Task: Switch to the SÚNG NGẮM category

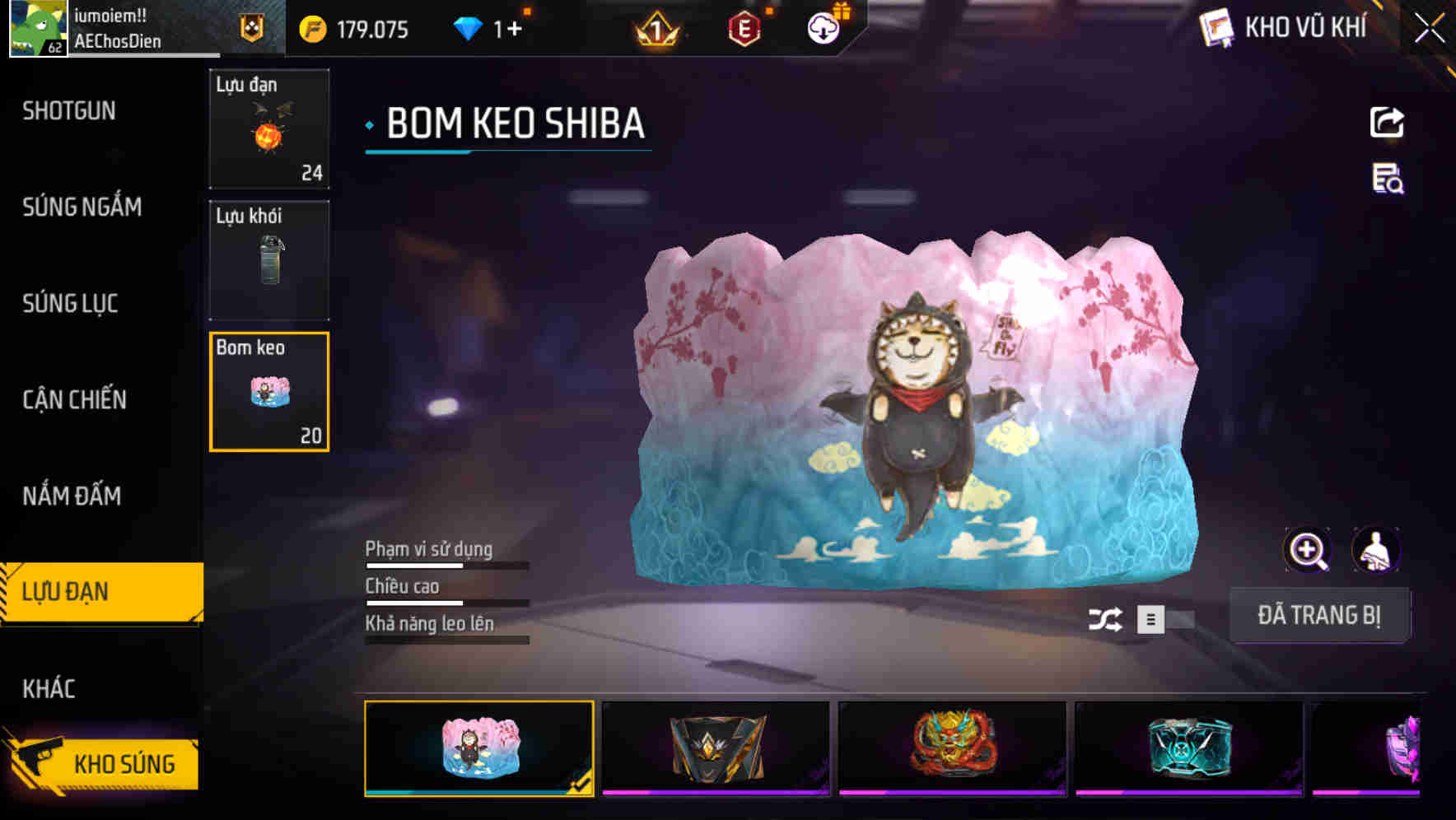Action: pos(80,207)
